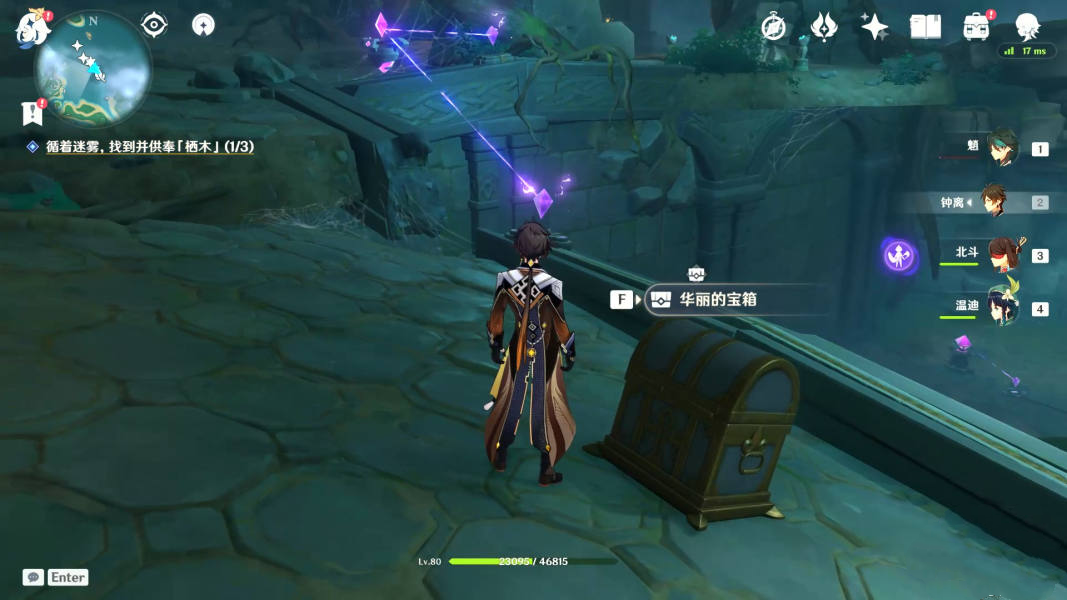Open the Wish four-pointed star icon
This screenshot has height=600, width=1067.
pos(874,27)
